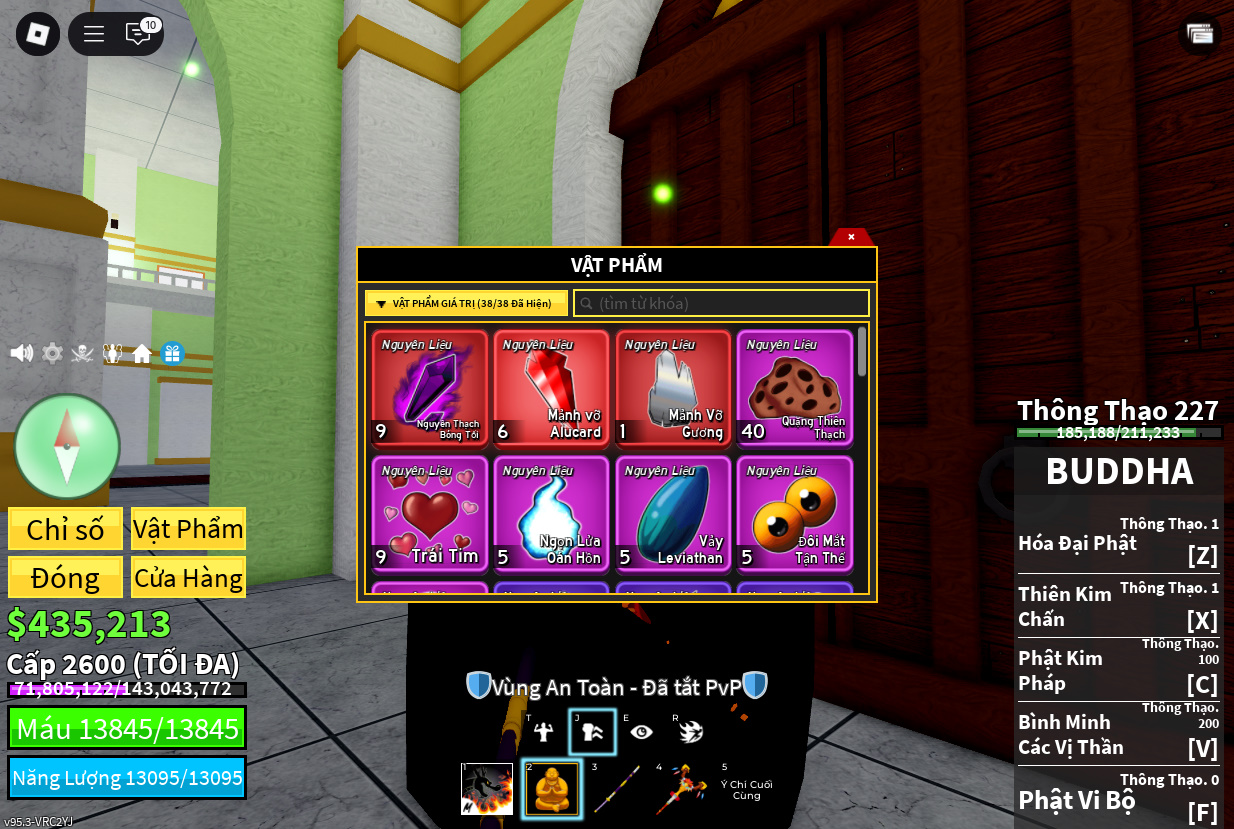Choose the Ngọn Lửa Oán Hồn item
This screenshot has width=1234, height=829.
(552, 513)
